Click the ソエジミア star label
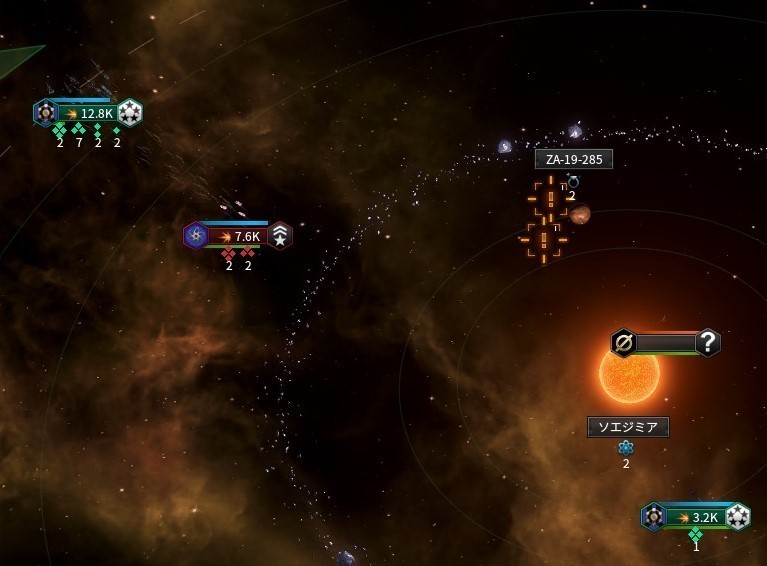The width and height of the screenshot is (767, 566). (627, 427)
